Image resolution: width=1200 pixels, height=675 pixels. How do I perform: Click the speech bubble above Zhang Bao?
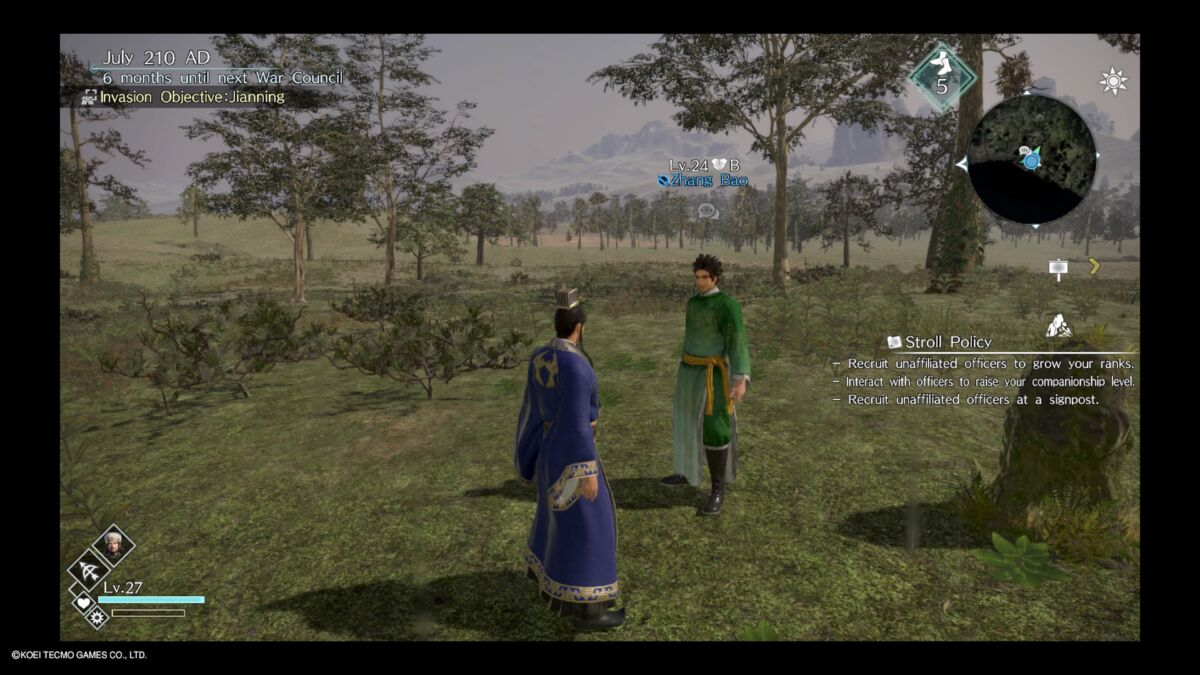[708, 211]
